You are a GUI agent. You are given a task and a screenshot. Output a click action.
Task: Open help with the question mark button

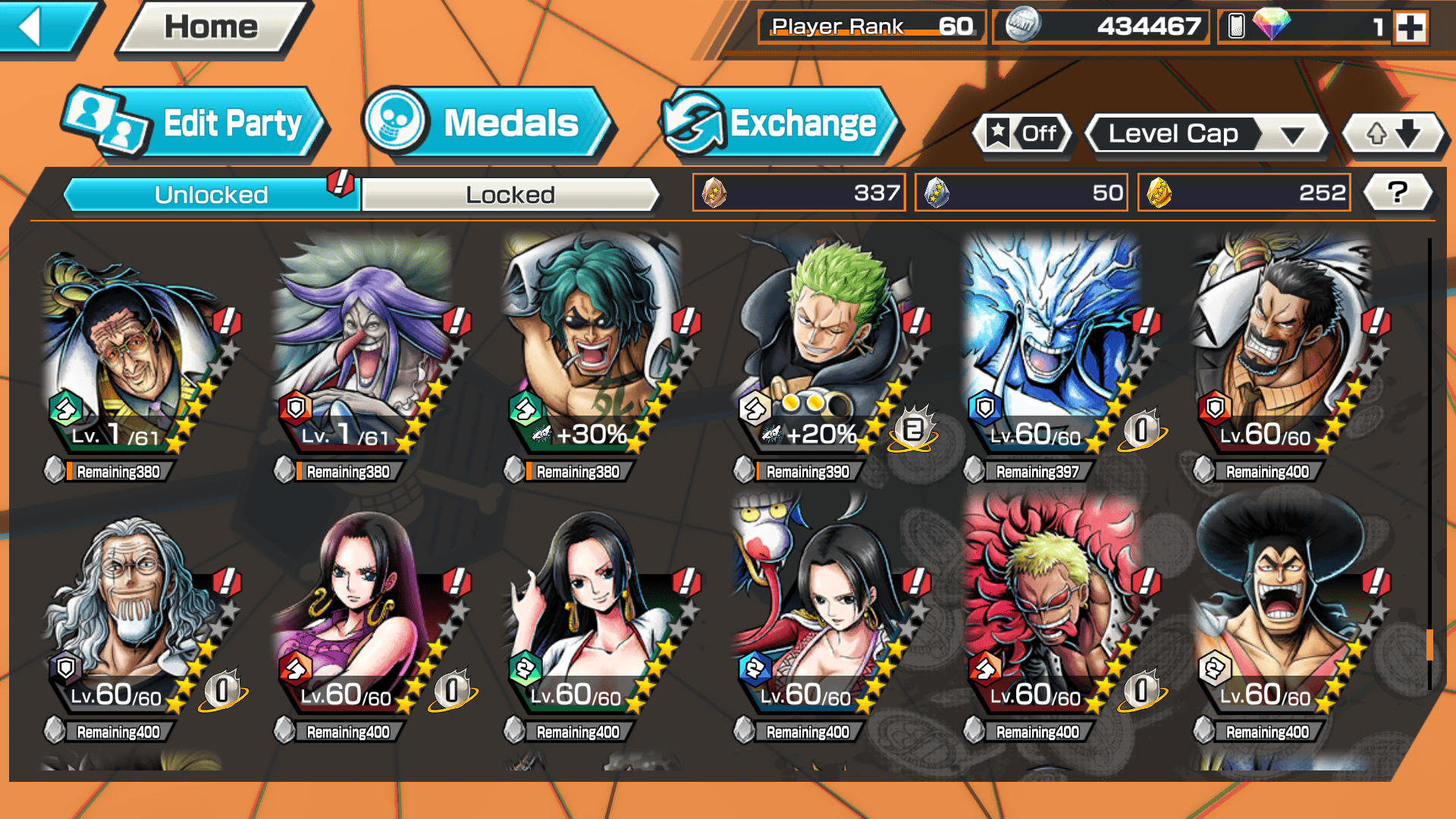point(1398,193)
